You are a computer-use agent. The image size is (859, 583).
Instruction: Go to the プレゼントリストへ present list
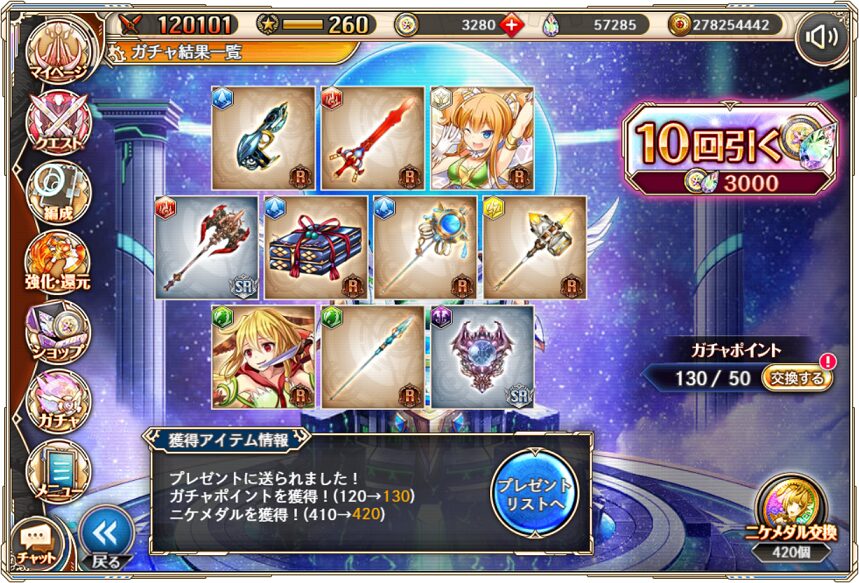pyautogui.click(x=535, y=493)
